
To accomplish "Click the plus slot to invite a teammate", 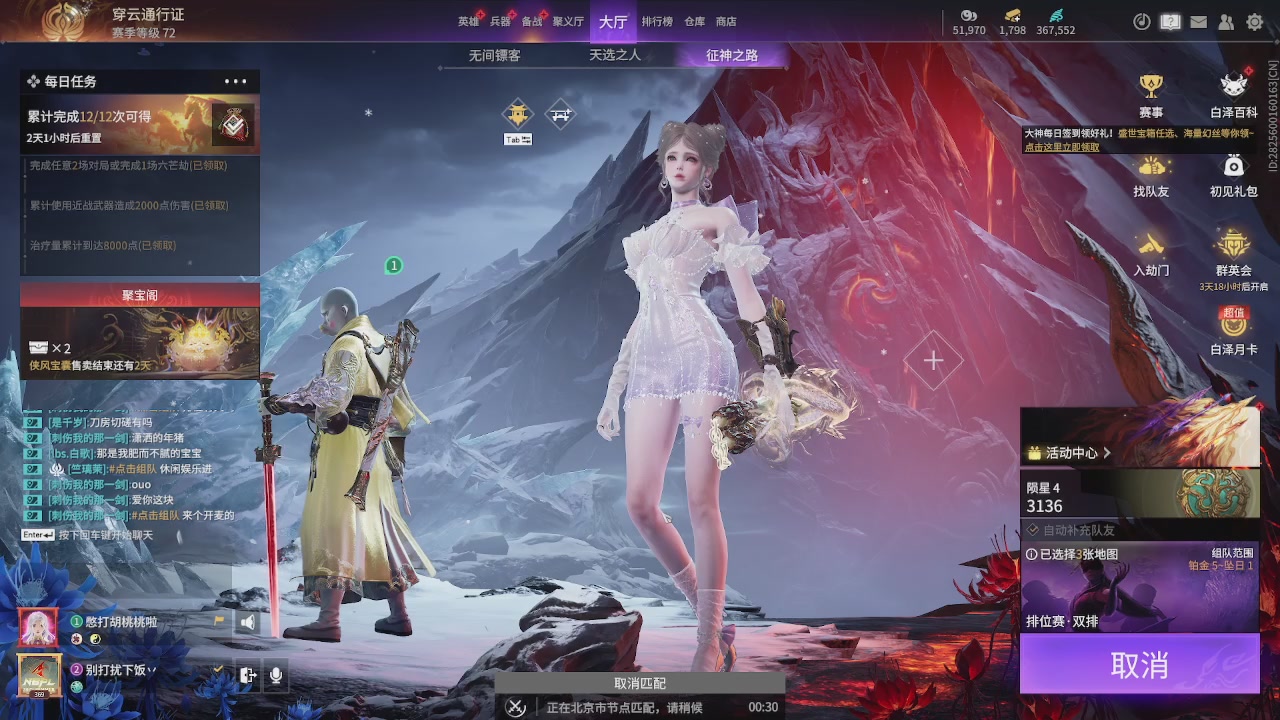I will (x=933, y=360).
